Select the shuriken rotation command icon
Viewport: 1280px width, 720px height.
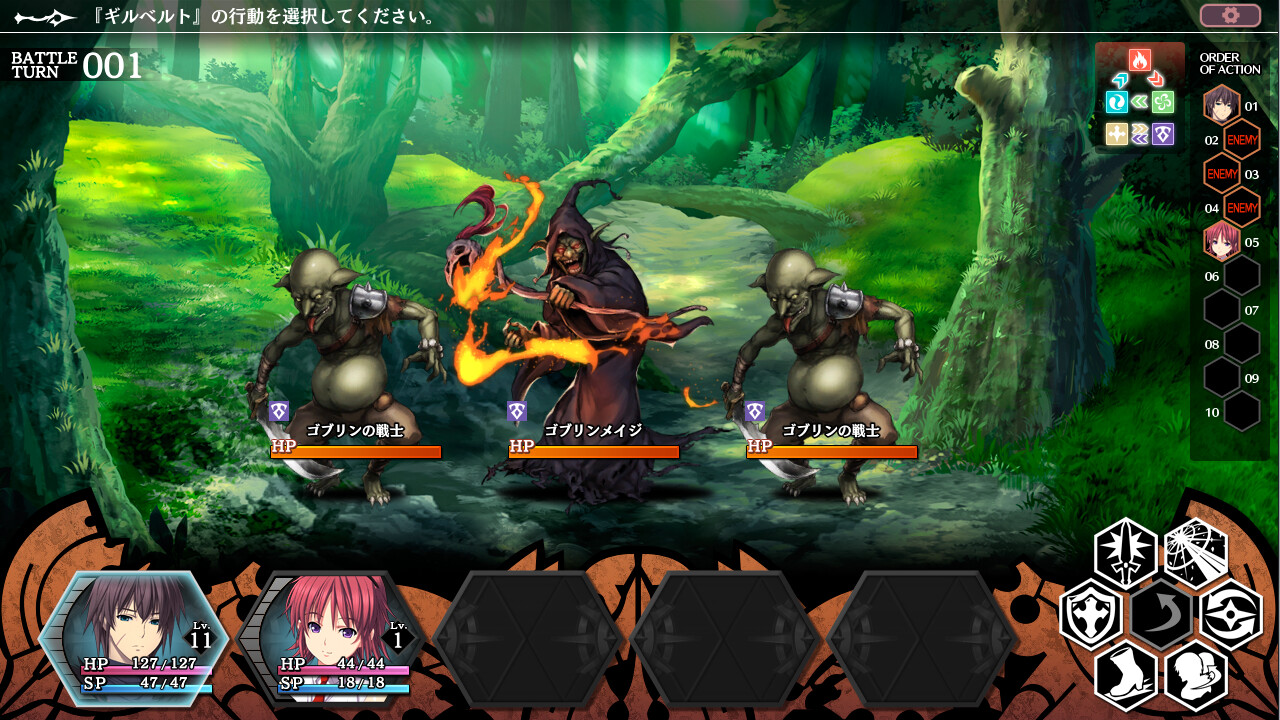pos(1231,614)
